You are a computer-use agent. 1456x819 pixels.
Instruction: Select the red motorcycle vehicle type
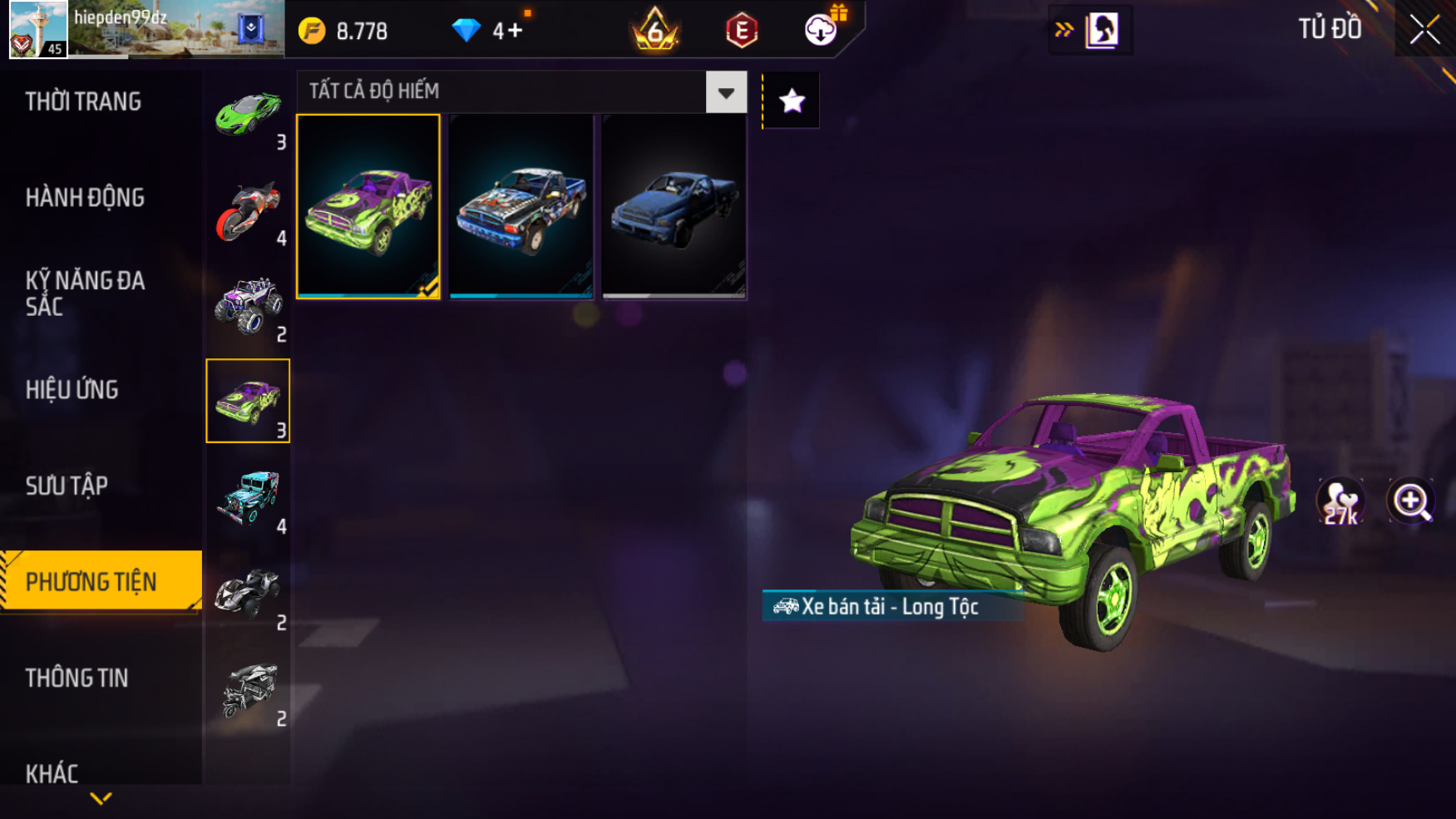click(x=248, y=210)
